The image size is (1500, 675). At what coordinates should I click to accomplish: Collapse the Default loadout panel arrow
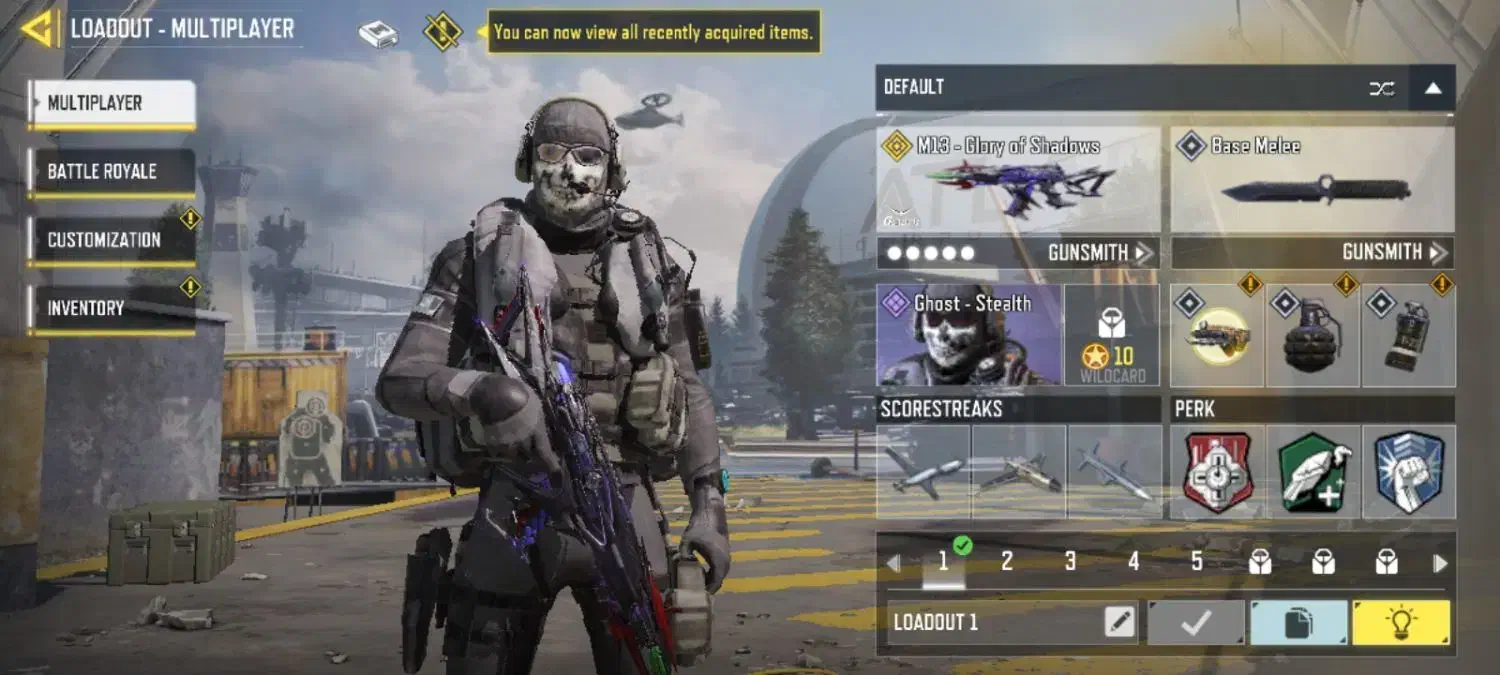click(x=1432, y=88)
